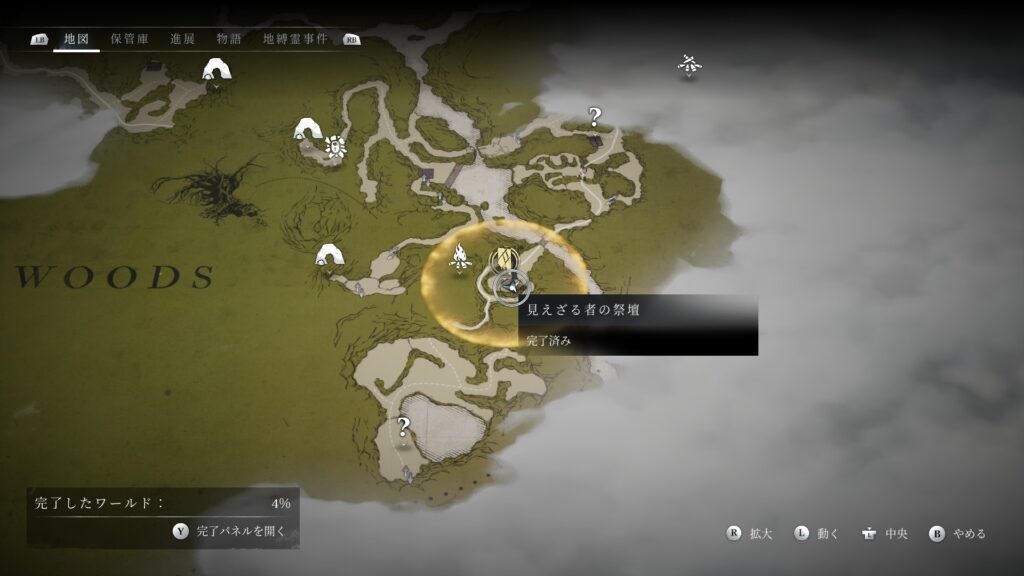Open the 進展 tab
The height and width of the screenshot is (576, 1024).
tap(182, 39)
